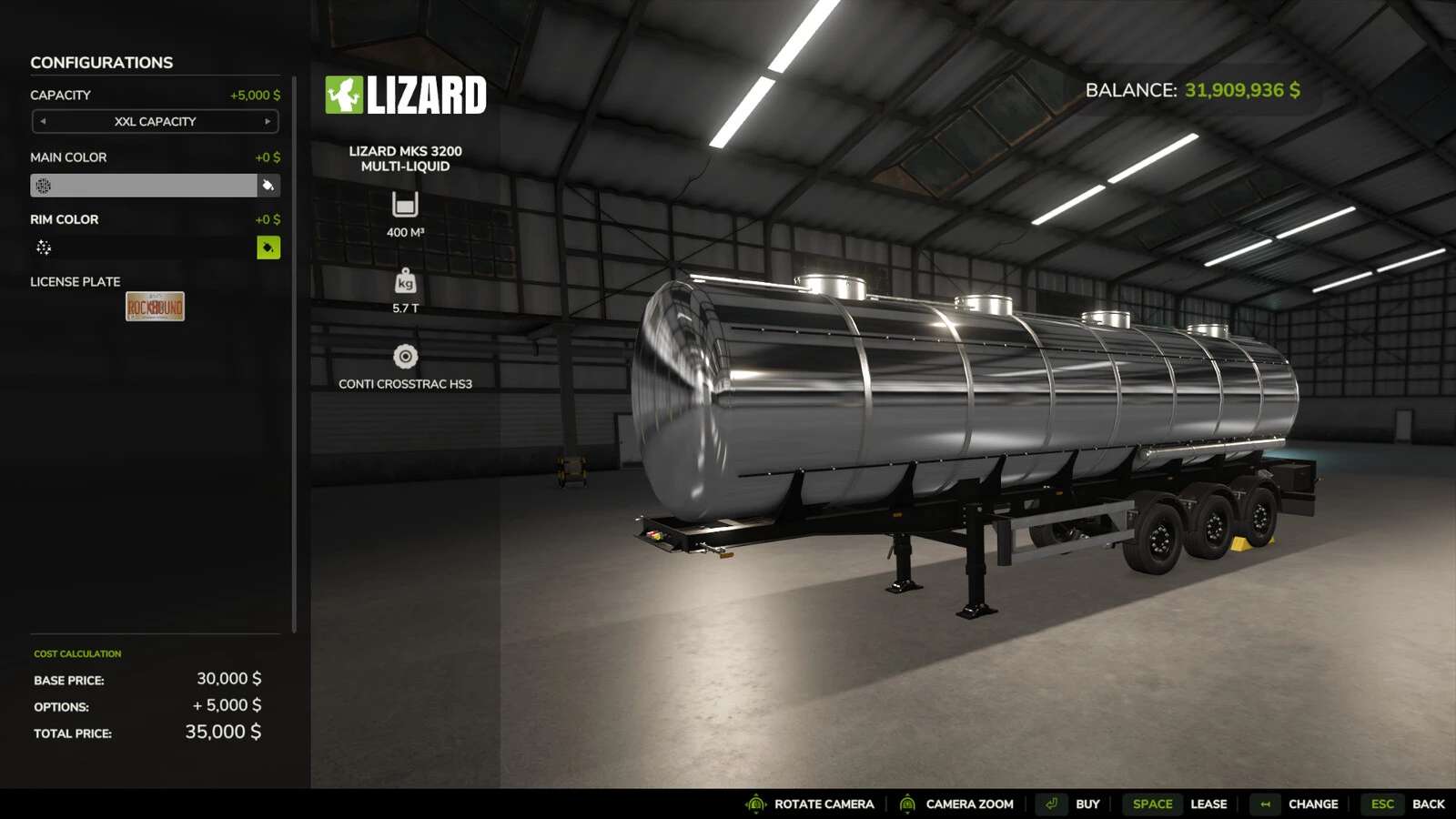Image resolution: width=1456 pixels, height=819 pixels.
Task: Open the main color paint picker
Action: 268,186
